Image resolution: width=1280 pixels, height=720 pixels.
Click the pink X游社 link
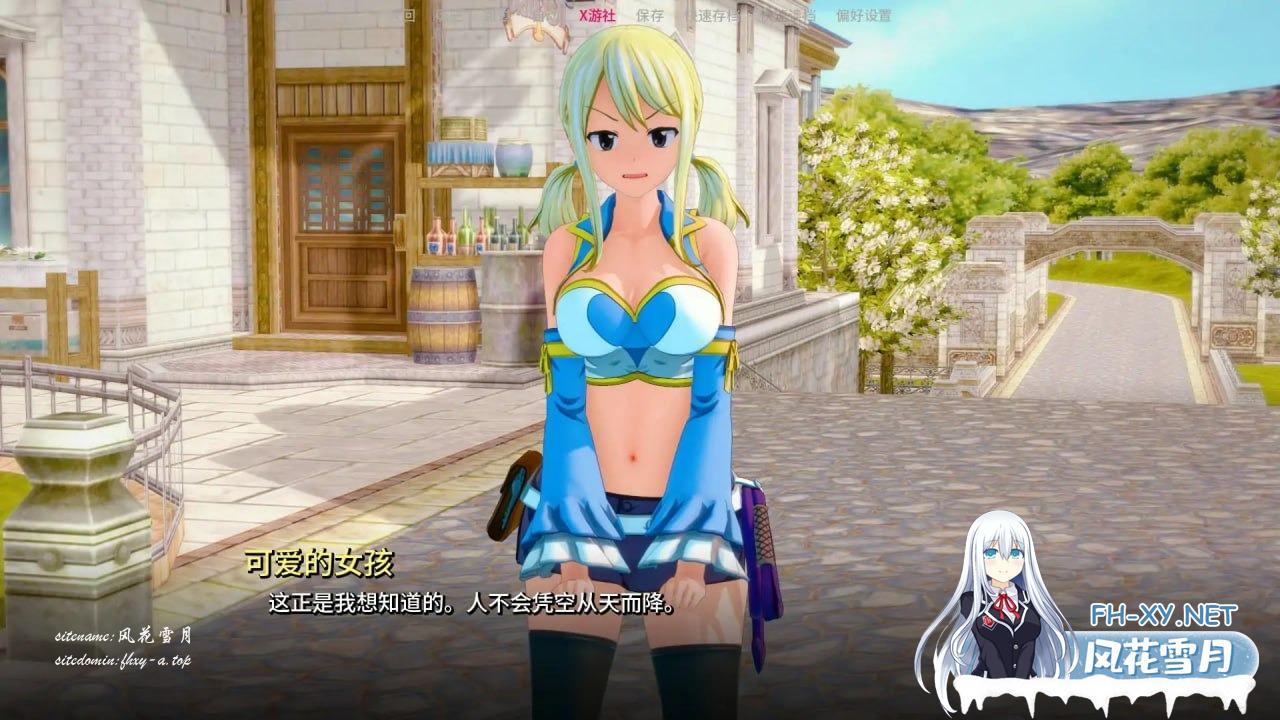point(595,16)
